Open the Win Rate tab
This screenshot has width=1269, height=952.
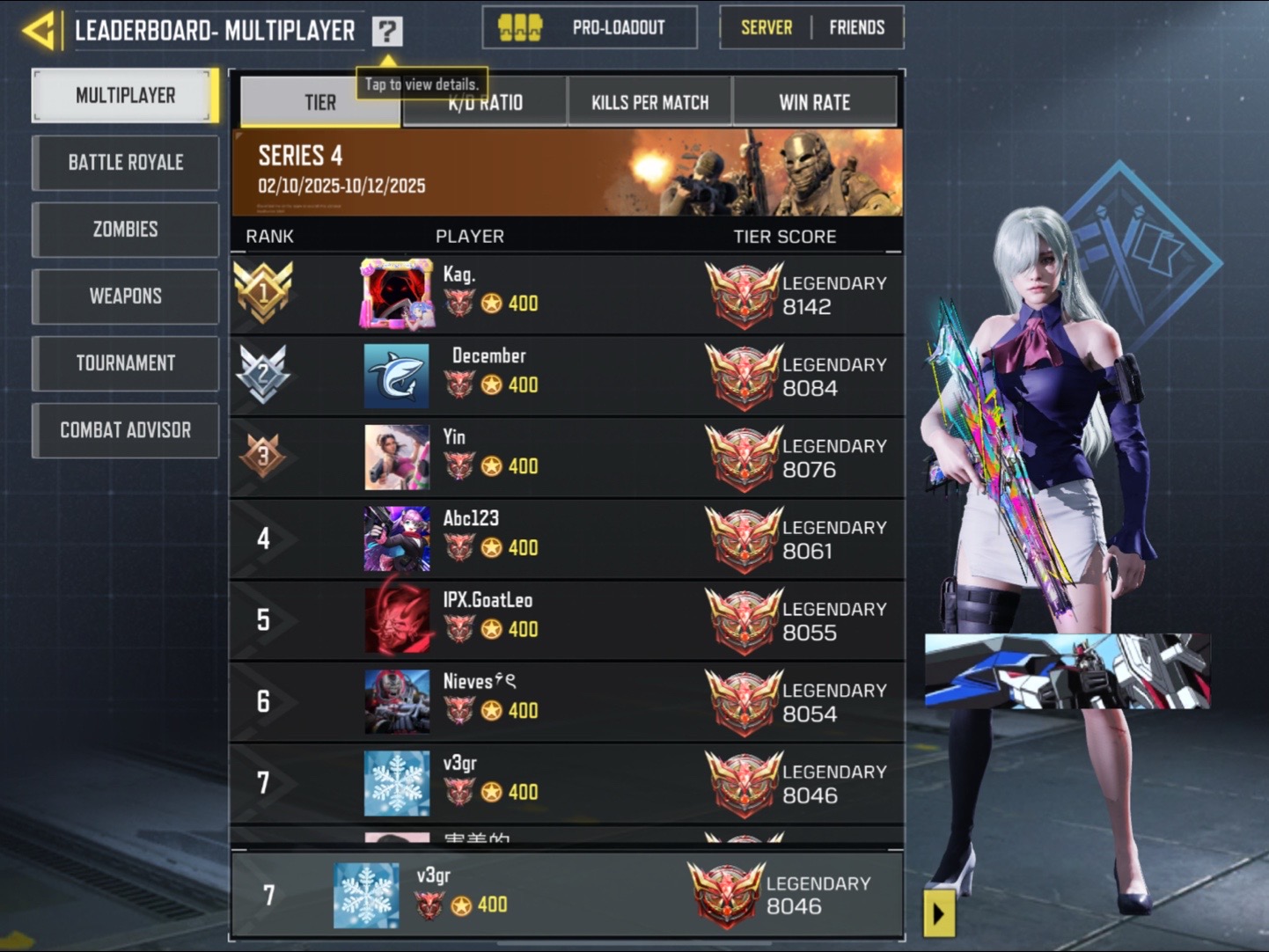814,103
